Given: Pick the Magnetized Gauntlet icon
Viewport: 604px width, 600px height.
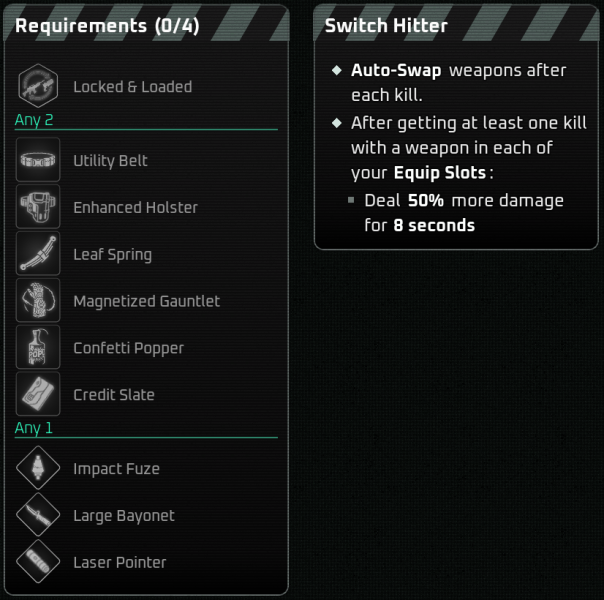Looking at the screenshot, I should pos(38,301).
